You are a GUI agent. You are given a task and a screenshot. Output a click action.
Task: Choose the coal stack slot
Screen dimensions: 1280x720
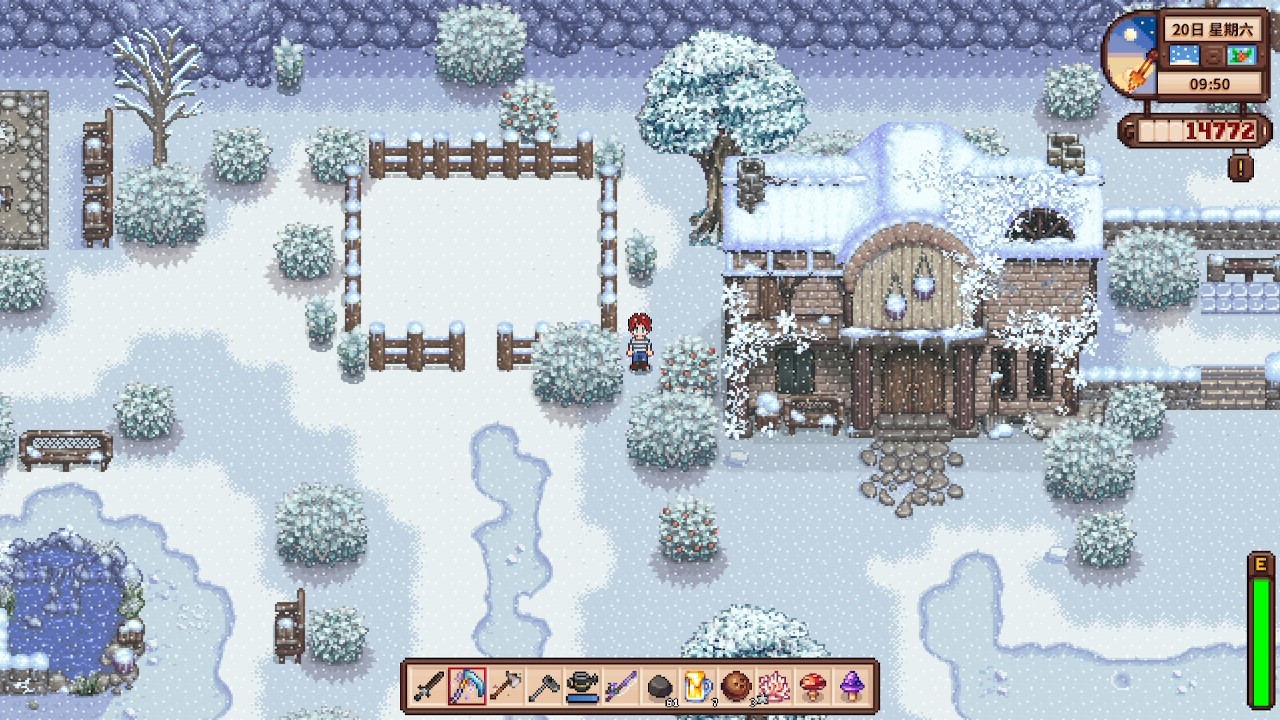[x=659, y=686]
